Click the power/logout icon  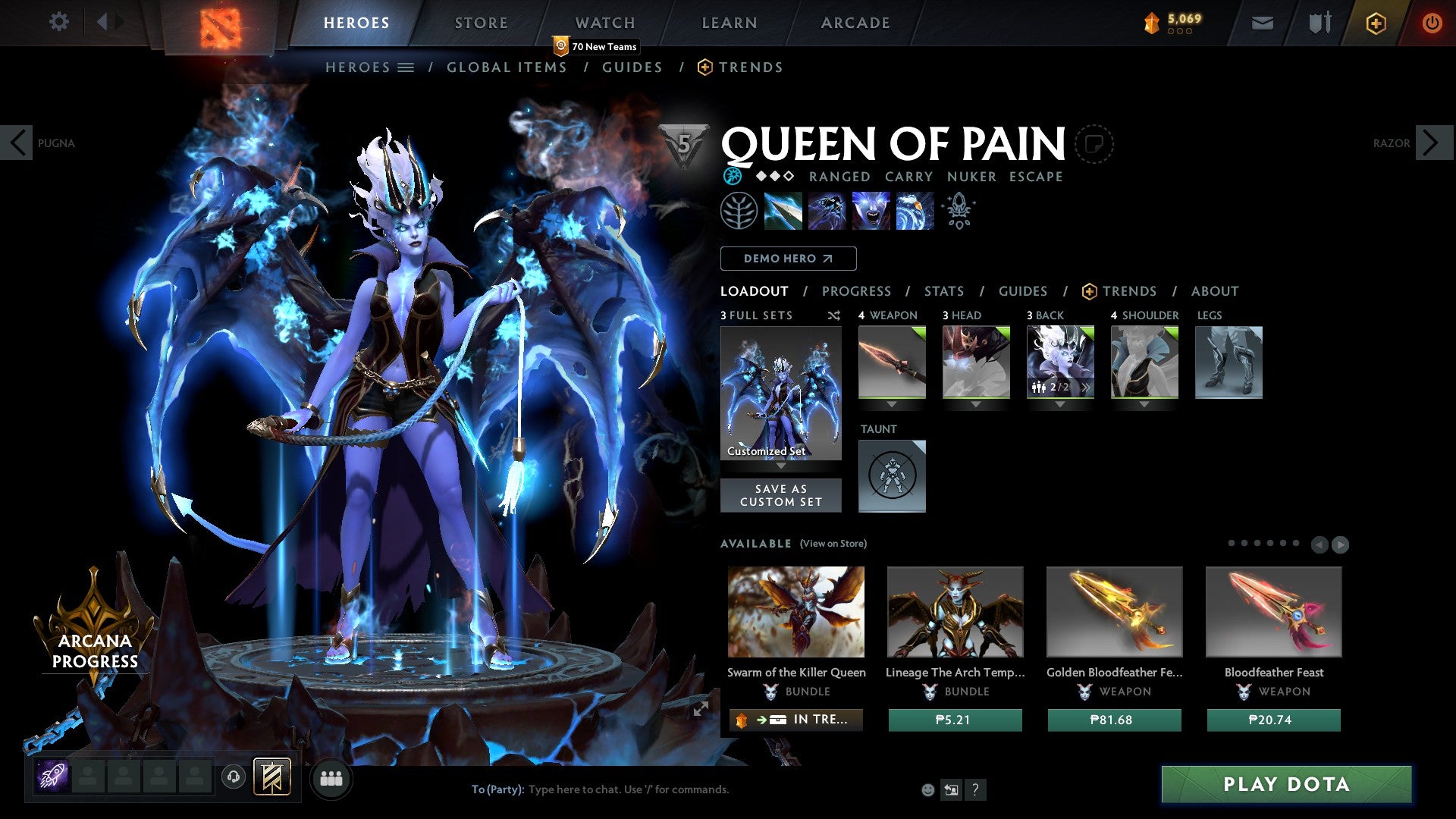(x=1432, y=23)
